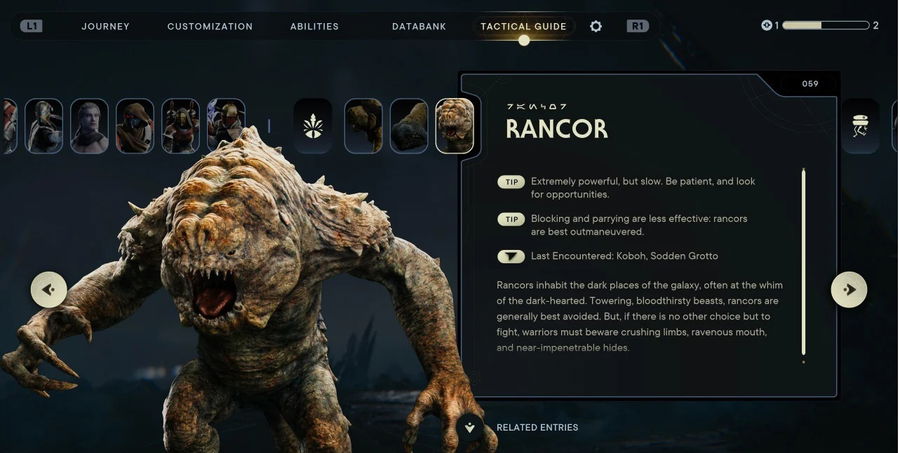Screen dimensions: 900x453
Task: Open the Journey tab
Action: pos(106,26)
